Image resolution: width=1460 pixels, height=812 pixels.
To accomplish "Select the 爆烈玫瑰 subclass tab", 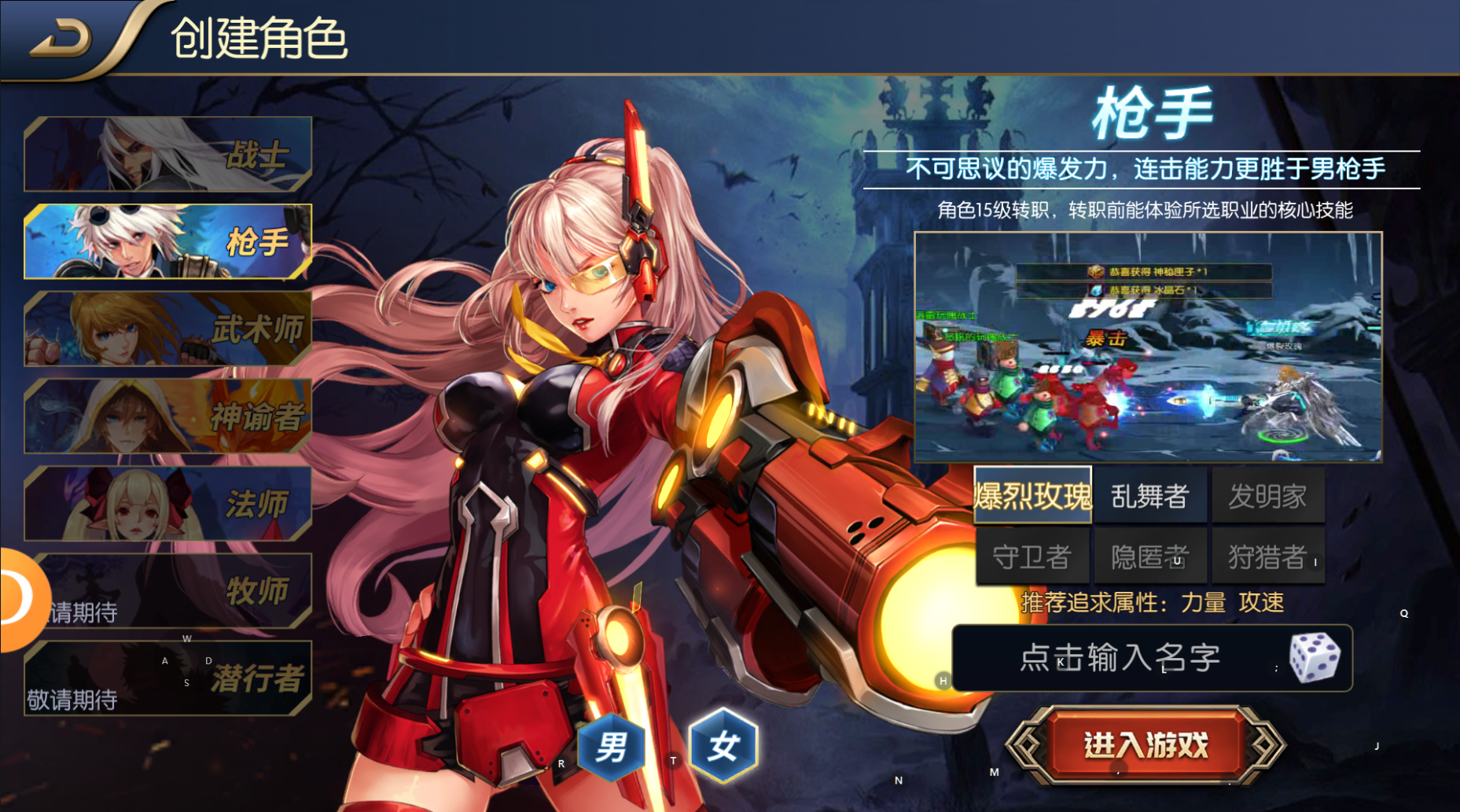I will [1032, 495].
